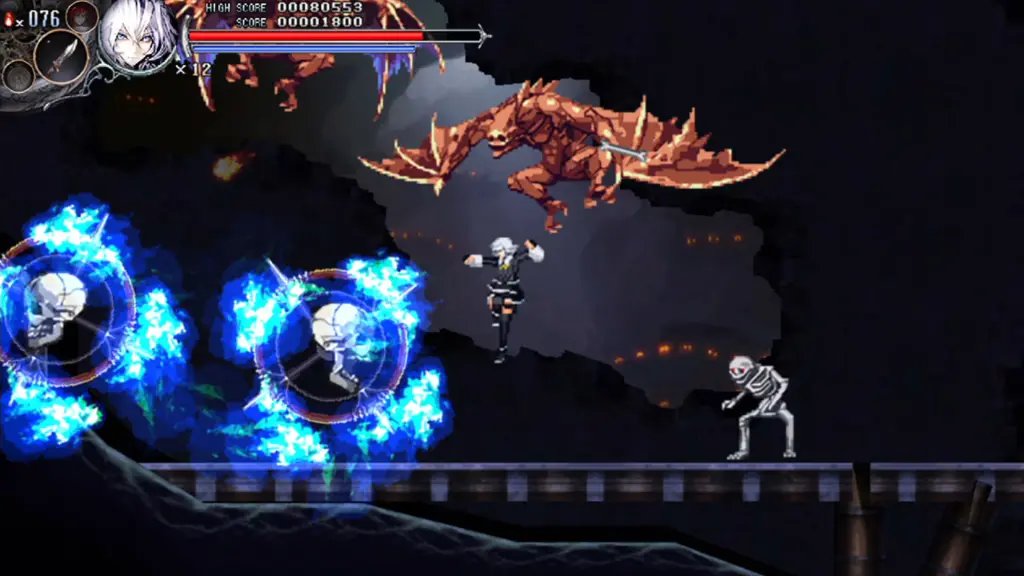
Task: Select the red-haired partner portrait circle
Action: click(82, 16)
